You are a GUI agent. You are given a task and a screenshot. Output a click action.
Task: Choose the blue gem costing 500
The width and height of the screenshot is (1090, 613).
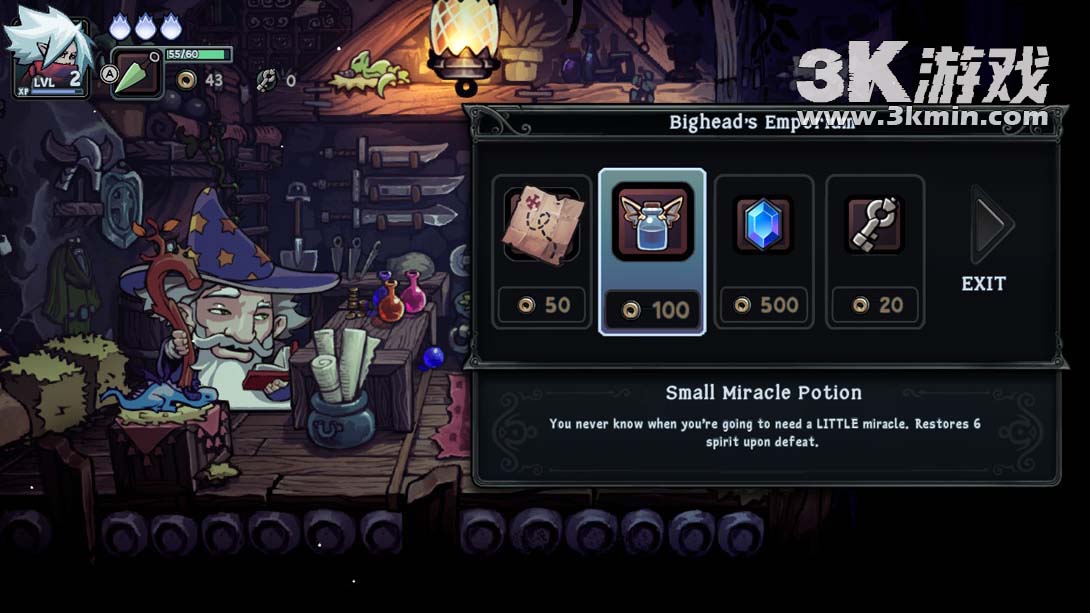pyautogui.click(x=764, y=250)
